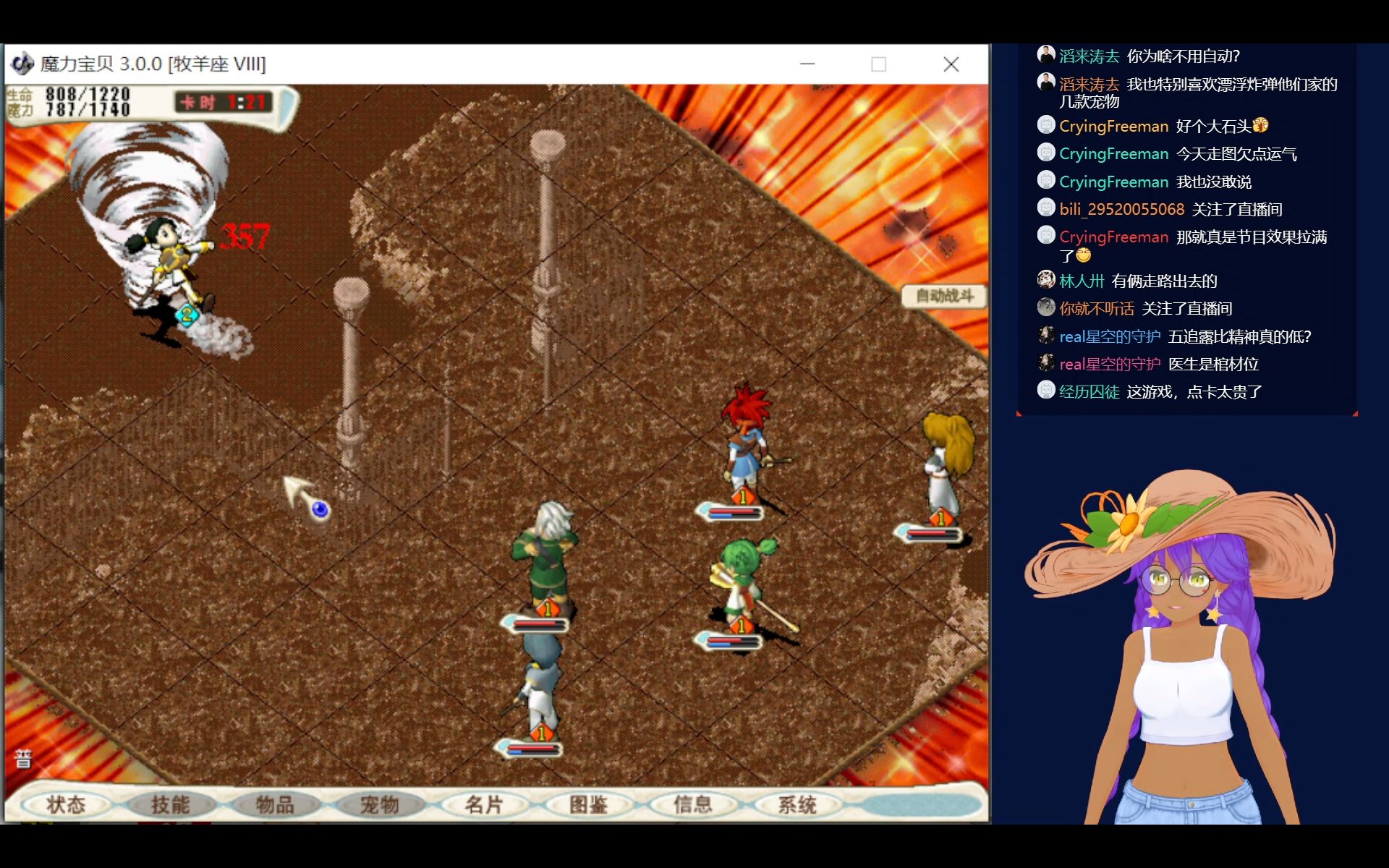Screen dimensions: 1389x868
Task: Open the 信息 information menu
Action: tap(693, 804)
